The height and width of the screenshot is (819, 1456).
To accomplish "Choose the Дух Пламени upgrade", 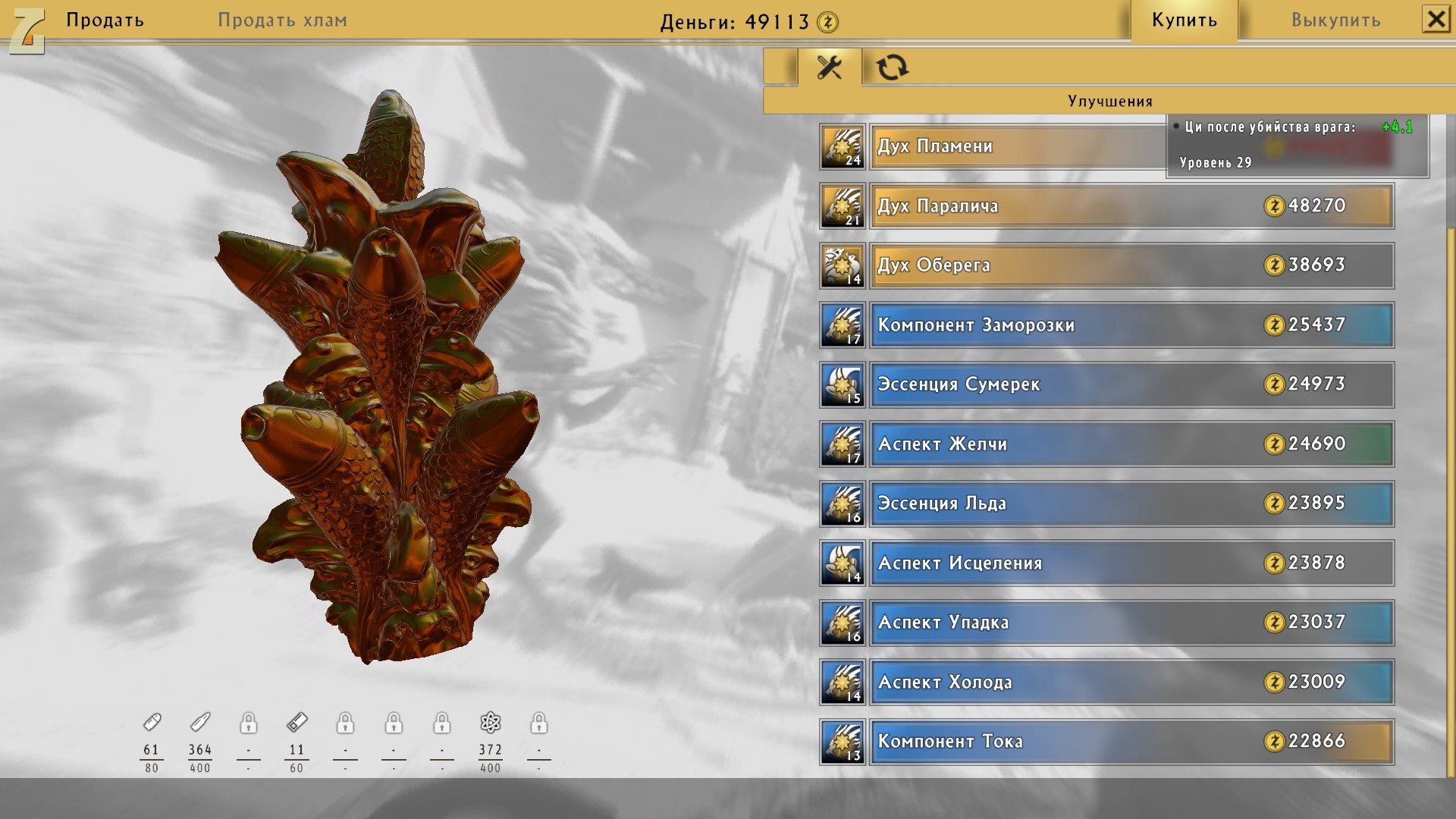I will pos(1016,146).
